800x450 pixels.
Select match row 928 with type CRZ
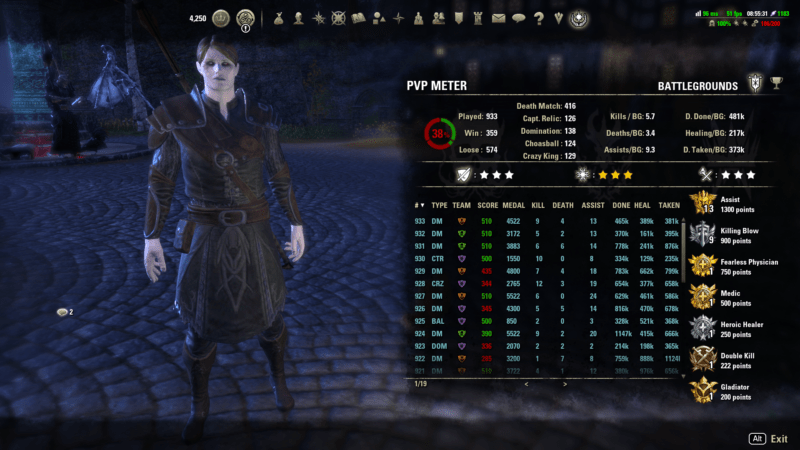(x=540, y=284)
